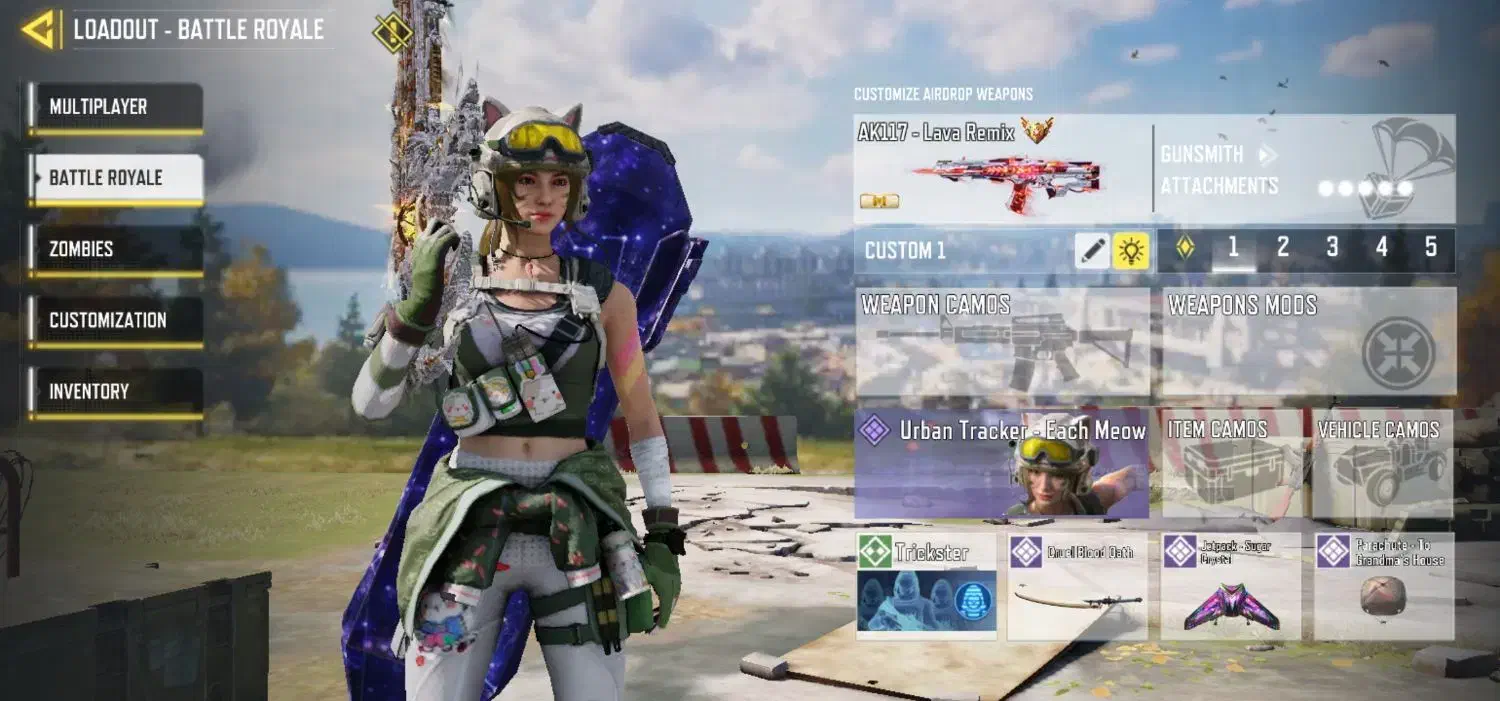Switch to loadout slot 2

(x=1283, y=249)
